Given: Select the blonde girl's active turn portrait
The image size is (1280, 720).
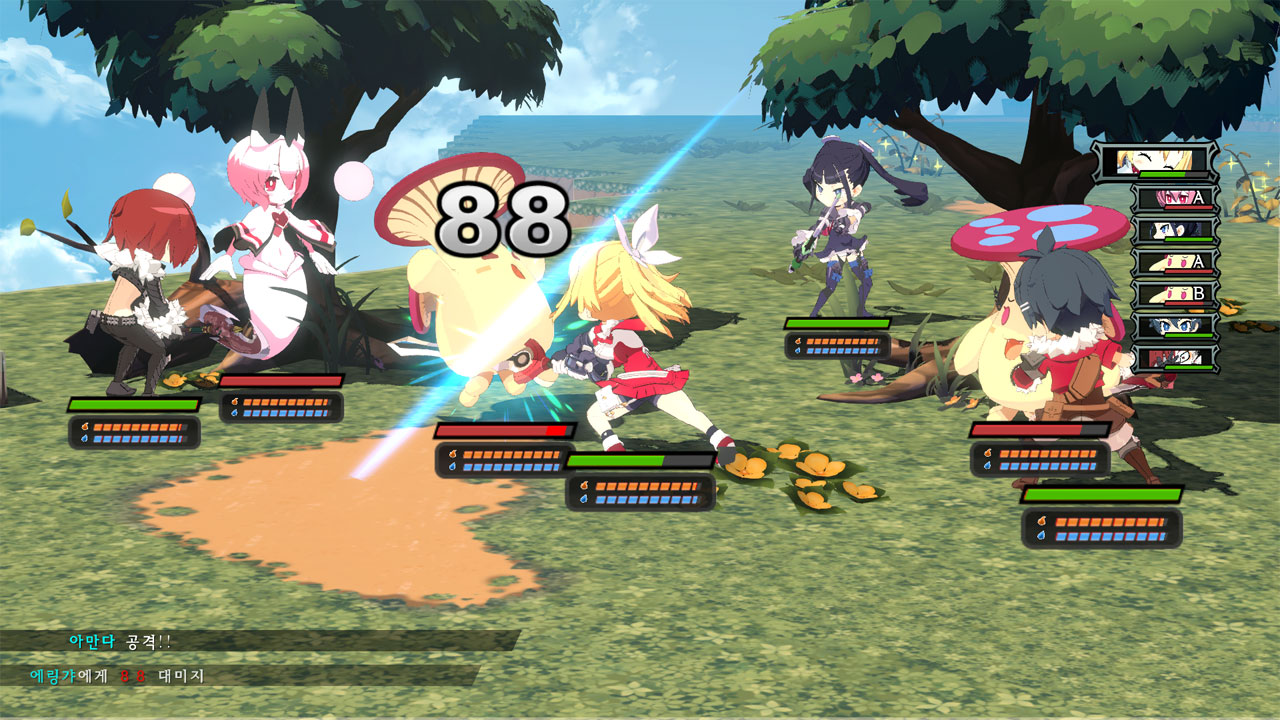Looking at the screenshot, I should click(1154, 161).
